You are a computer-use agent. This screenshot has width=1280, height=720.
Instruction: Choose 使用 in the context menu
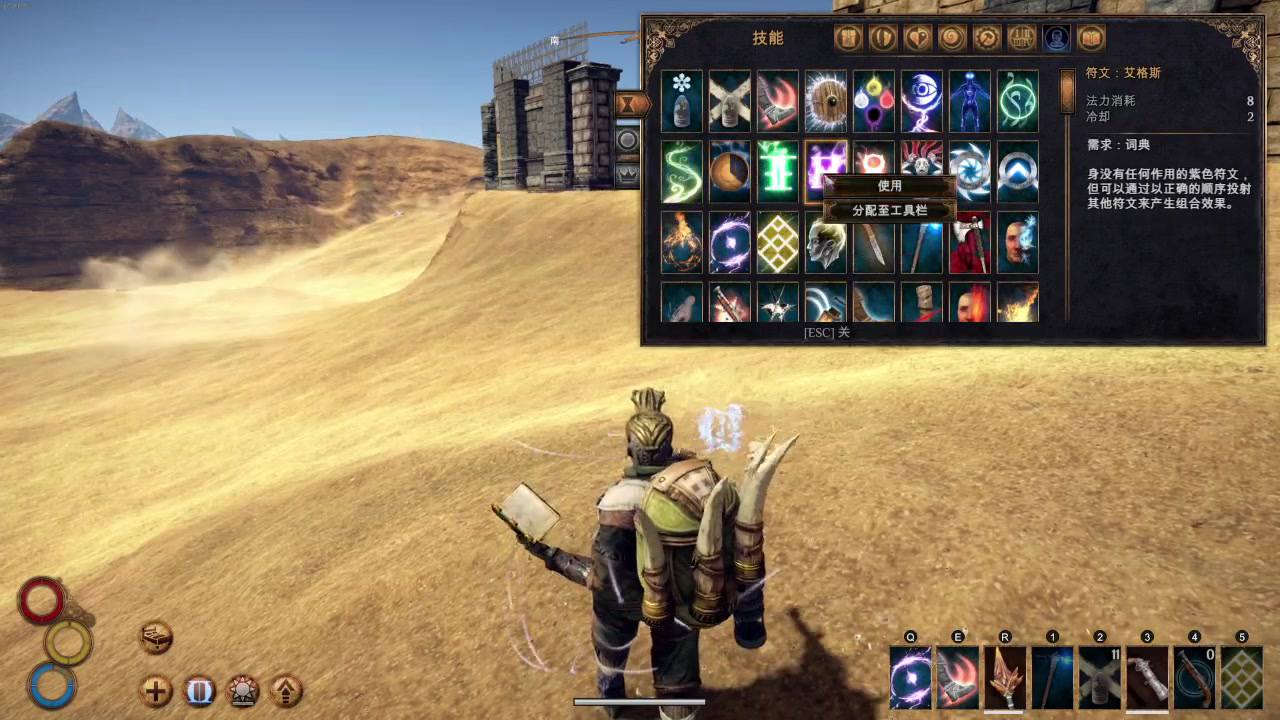click(x=889, y=186)
